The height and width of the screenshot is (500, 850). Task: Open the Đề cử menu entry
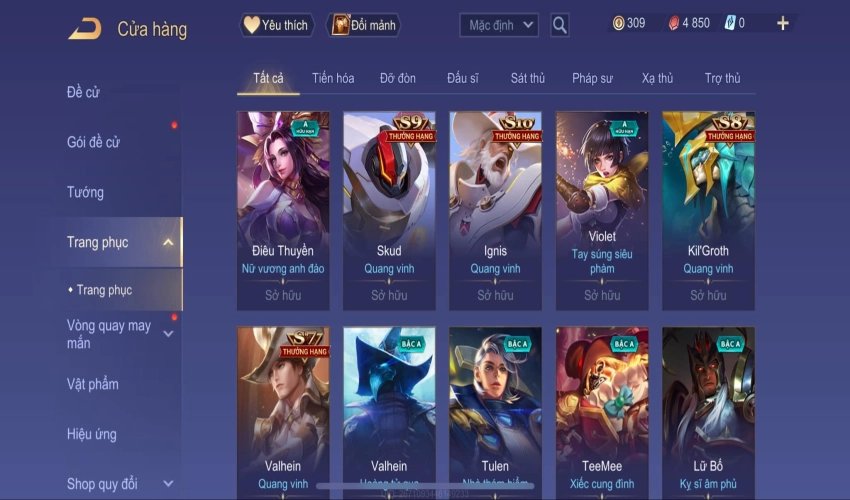(83, 93)
